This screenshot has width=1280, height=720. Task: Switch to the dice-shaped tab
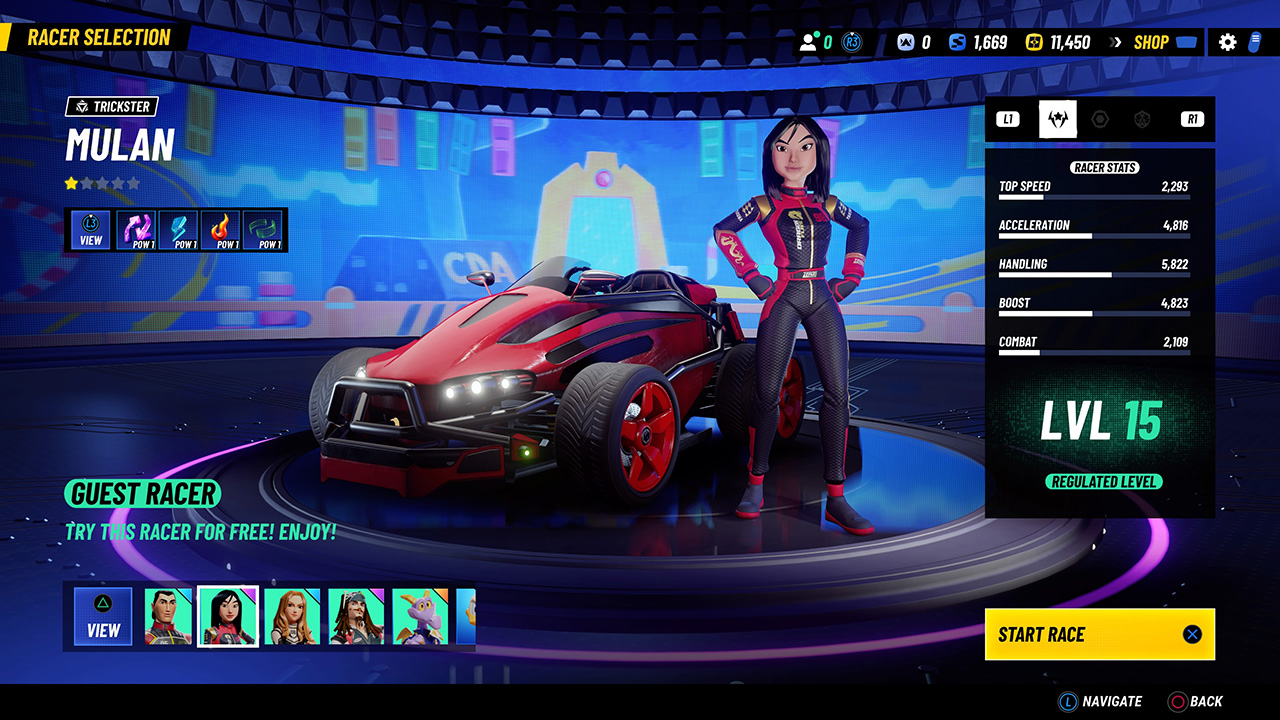pyautogui.click(x=1142, y=120)
